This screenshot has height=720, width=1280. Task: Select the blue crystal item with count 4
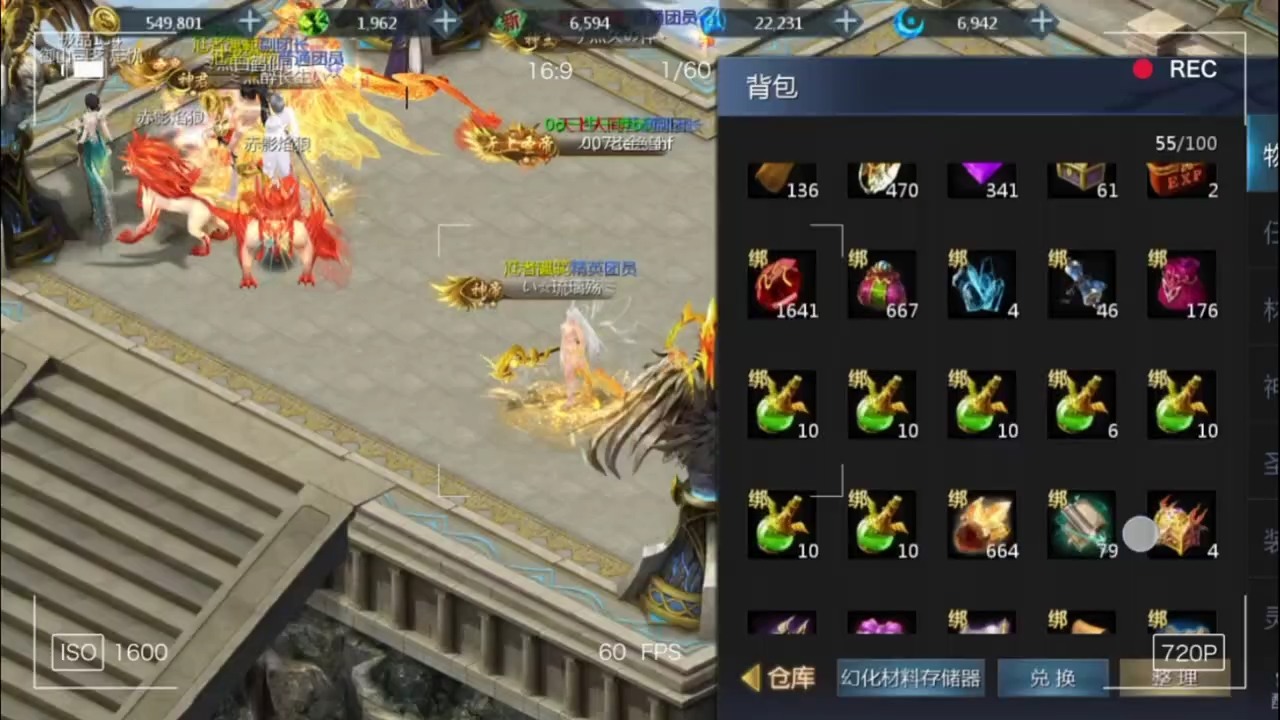tap(983, 285)
